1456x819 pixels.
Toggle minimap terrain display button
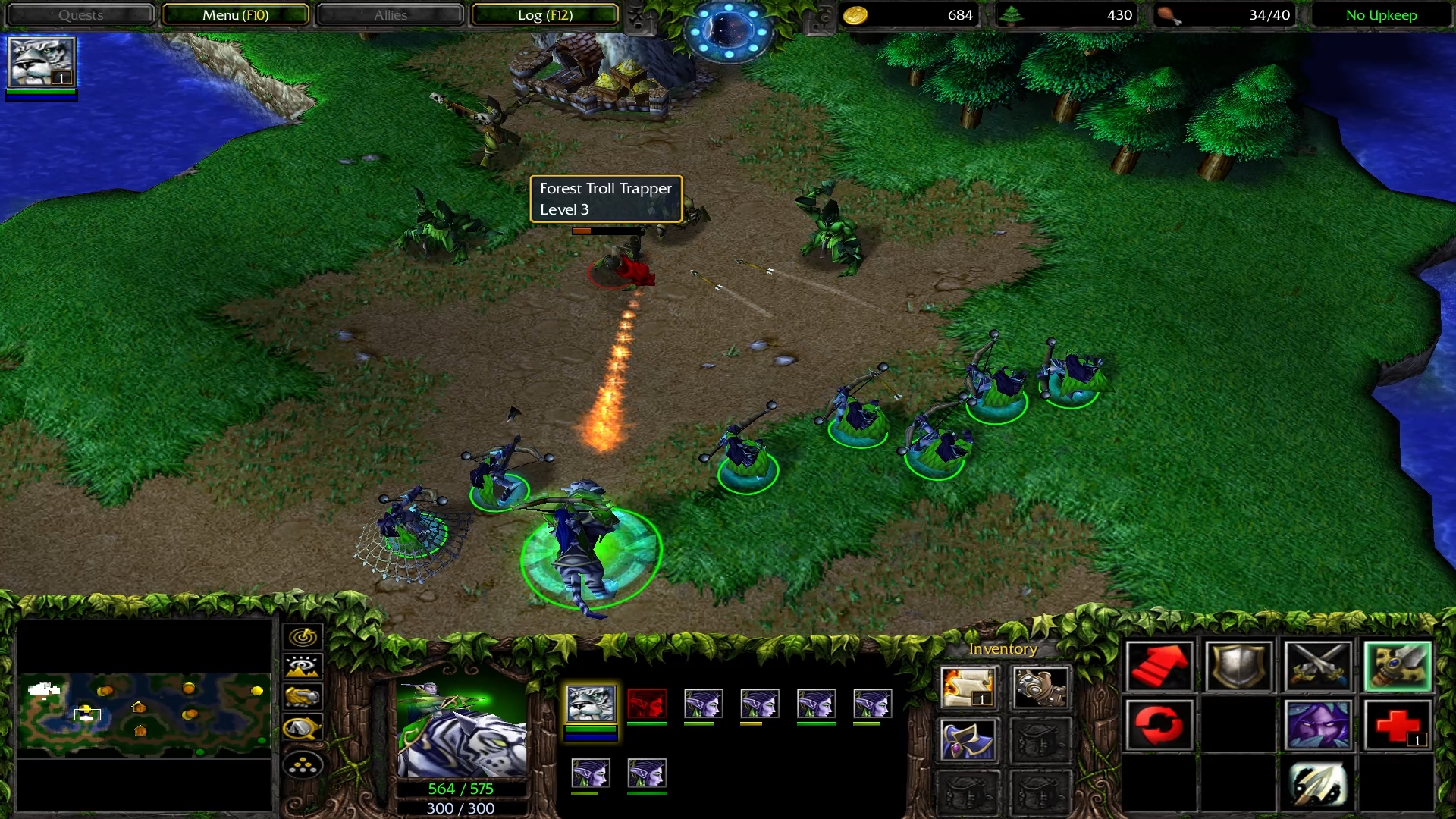point(303,667)
